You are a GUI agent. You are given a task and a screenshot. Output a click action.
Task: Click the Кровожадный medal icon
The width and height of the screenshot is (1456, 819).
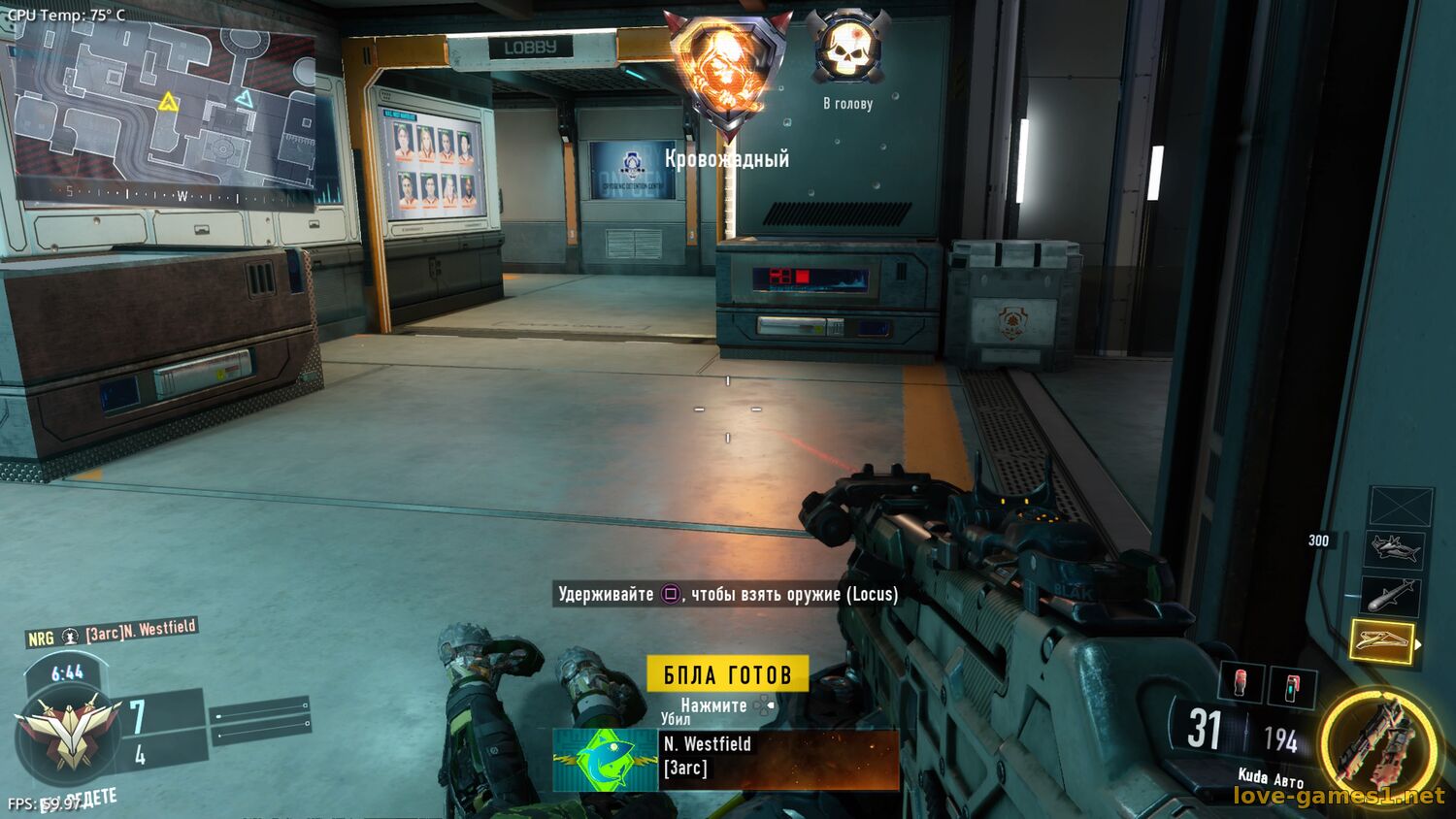(x=726, y=73)
